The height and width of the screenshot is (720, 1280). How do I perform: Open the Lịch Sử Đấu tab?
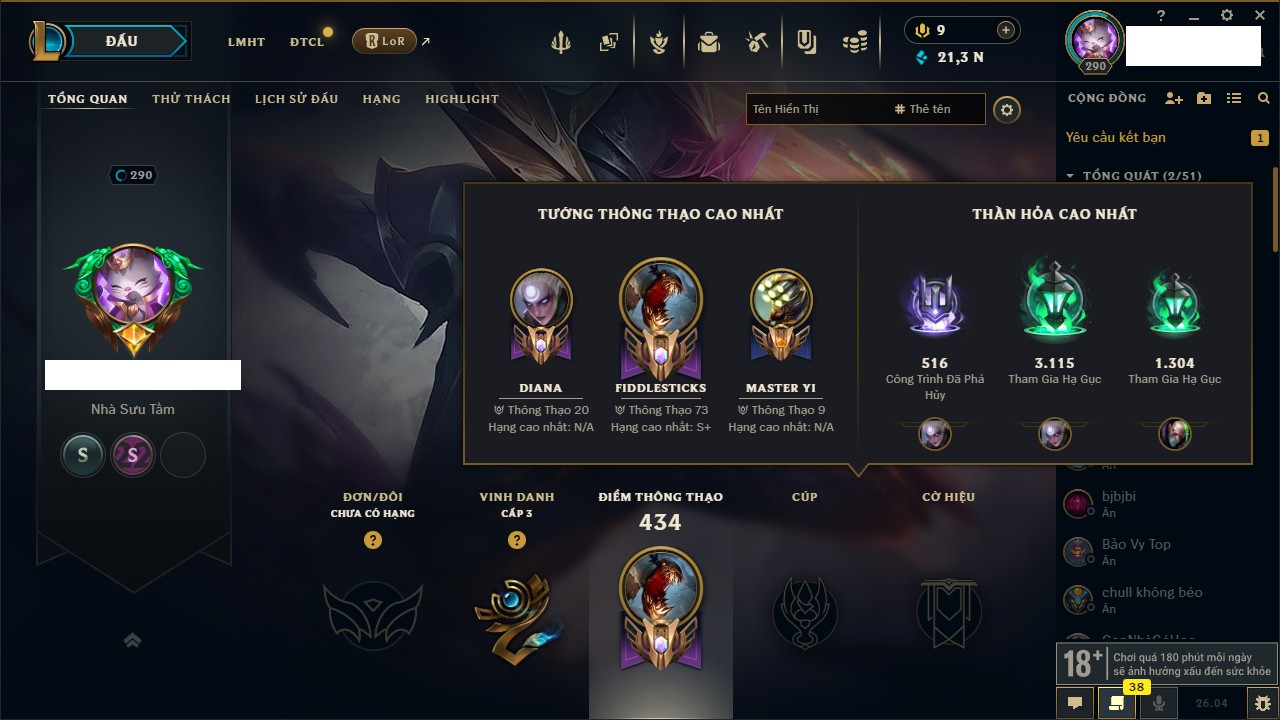pyautogui.click(x=296, y=99)
